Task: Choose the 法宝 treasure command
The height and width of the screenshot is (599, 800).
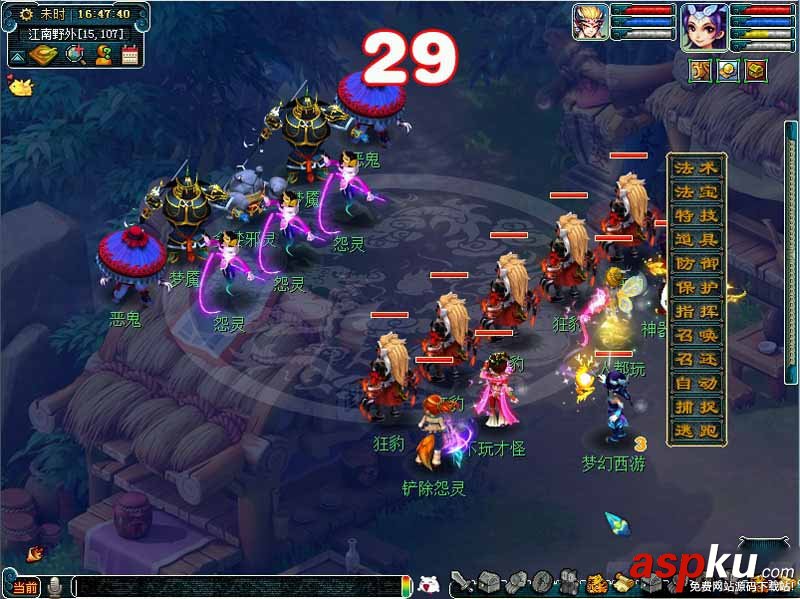Action: tap(696, 192)
